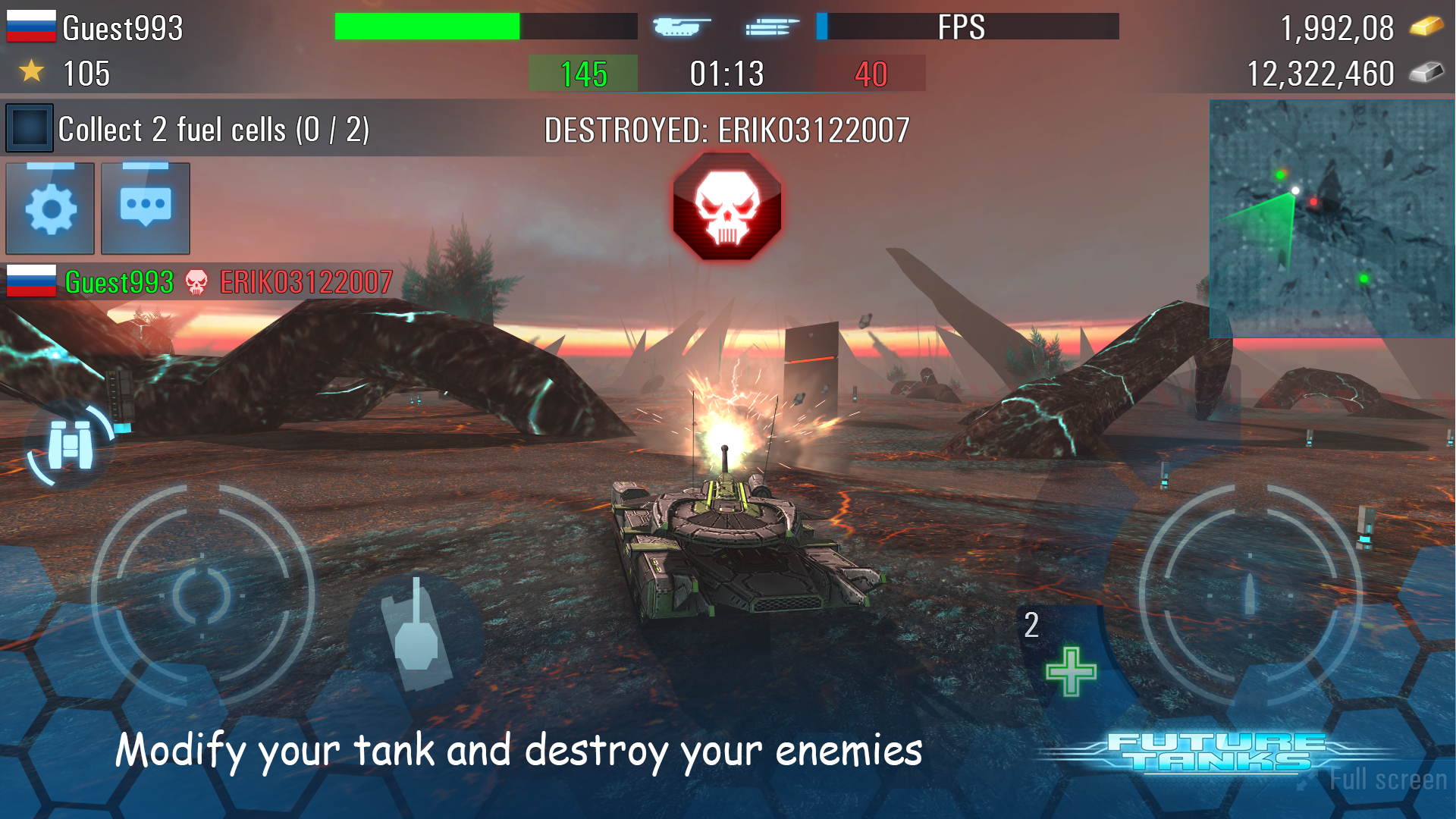1456x819 pixels.
Task: Open the in-game chat panel
Action: [144, 209]
